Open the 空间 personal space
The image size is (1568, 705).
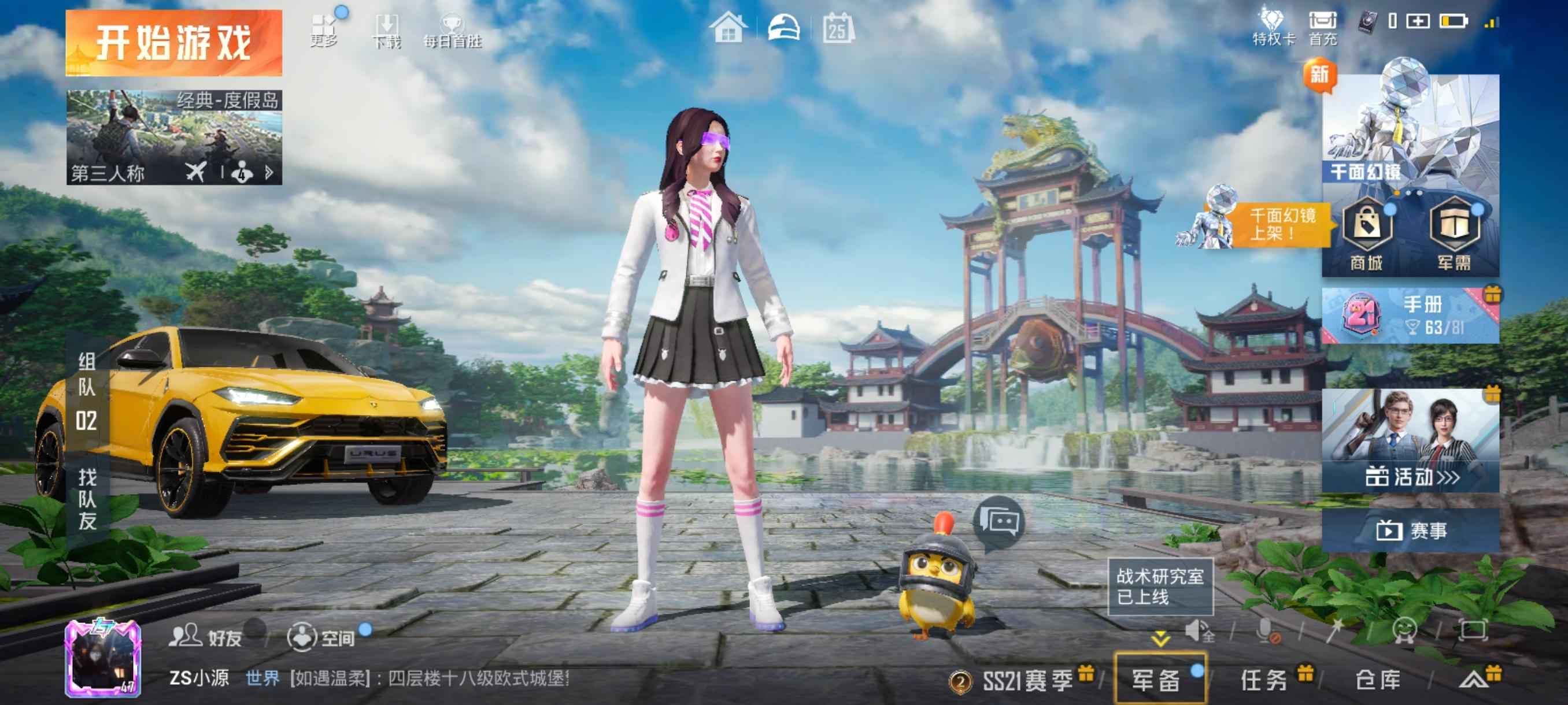321,637
